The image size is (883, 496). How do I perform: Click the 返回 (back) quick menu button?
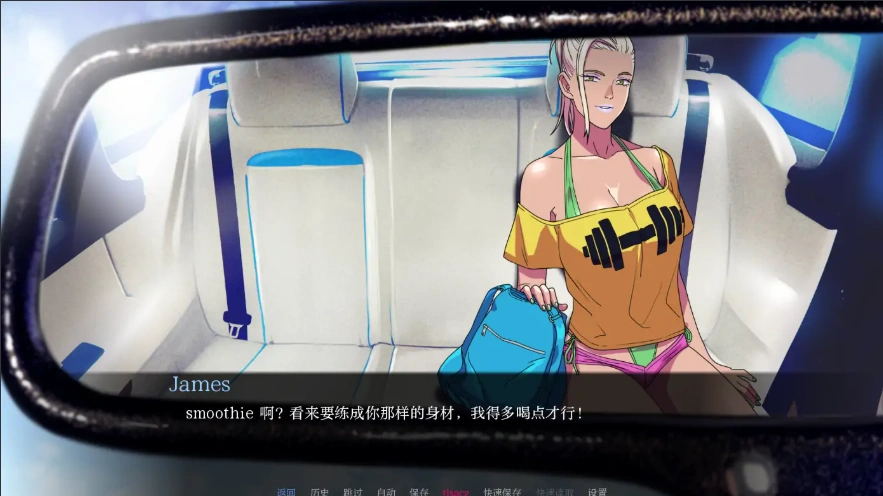[x=287, y=492]
